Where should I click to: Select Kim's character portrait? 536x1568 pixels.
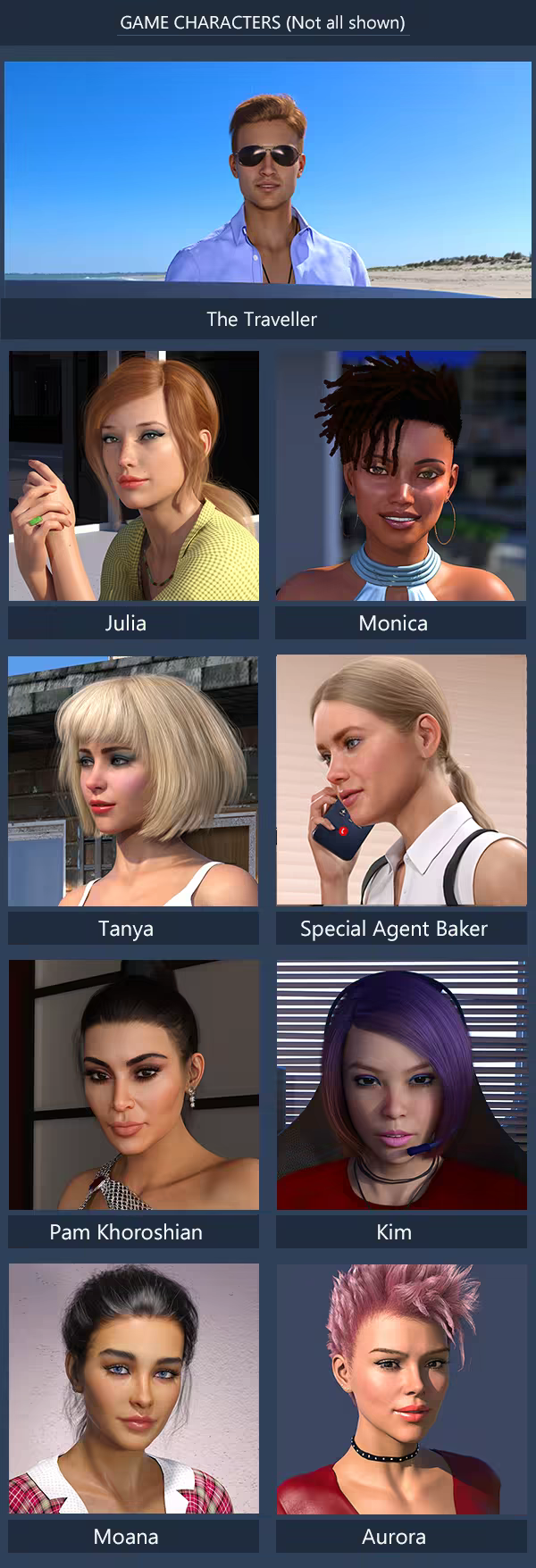[x=401, y=1085]
